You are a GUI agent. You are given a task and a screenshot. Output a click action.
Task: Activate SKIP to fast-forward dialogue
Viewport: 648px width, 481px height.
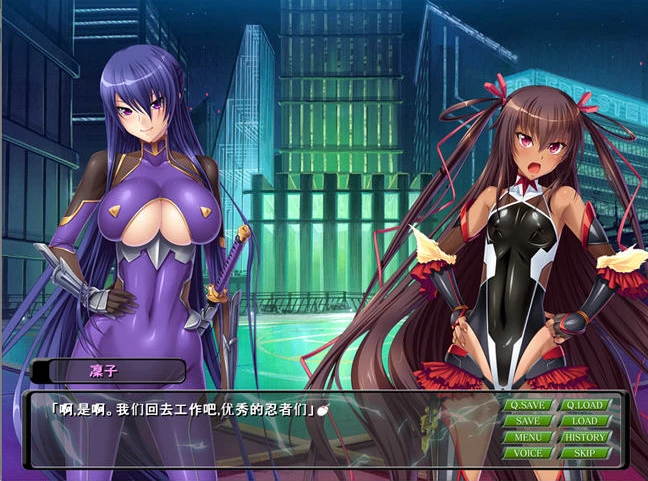coord(585,453)
